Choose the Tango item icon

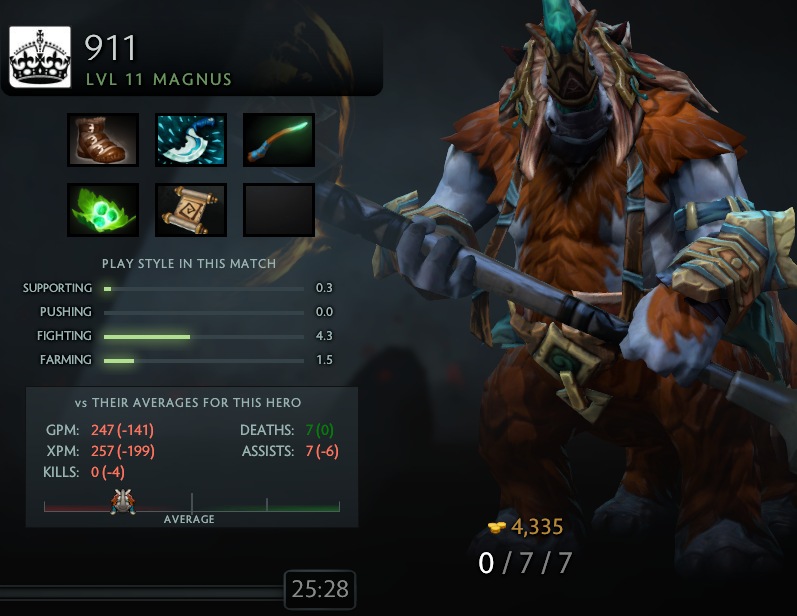[x=103, y=210]
